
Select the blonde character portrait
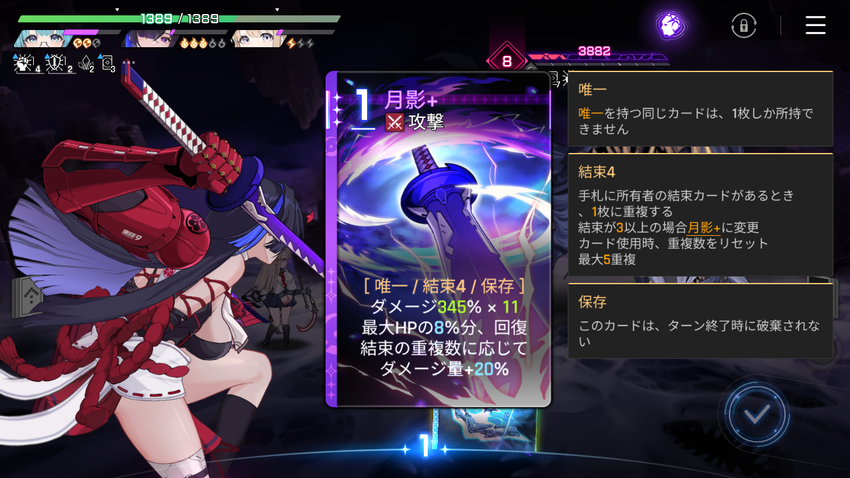(x=256, y=39)
